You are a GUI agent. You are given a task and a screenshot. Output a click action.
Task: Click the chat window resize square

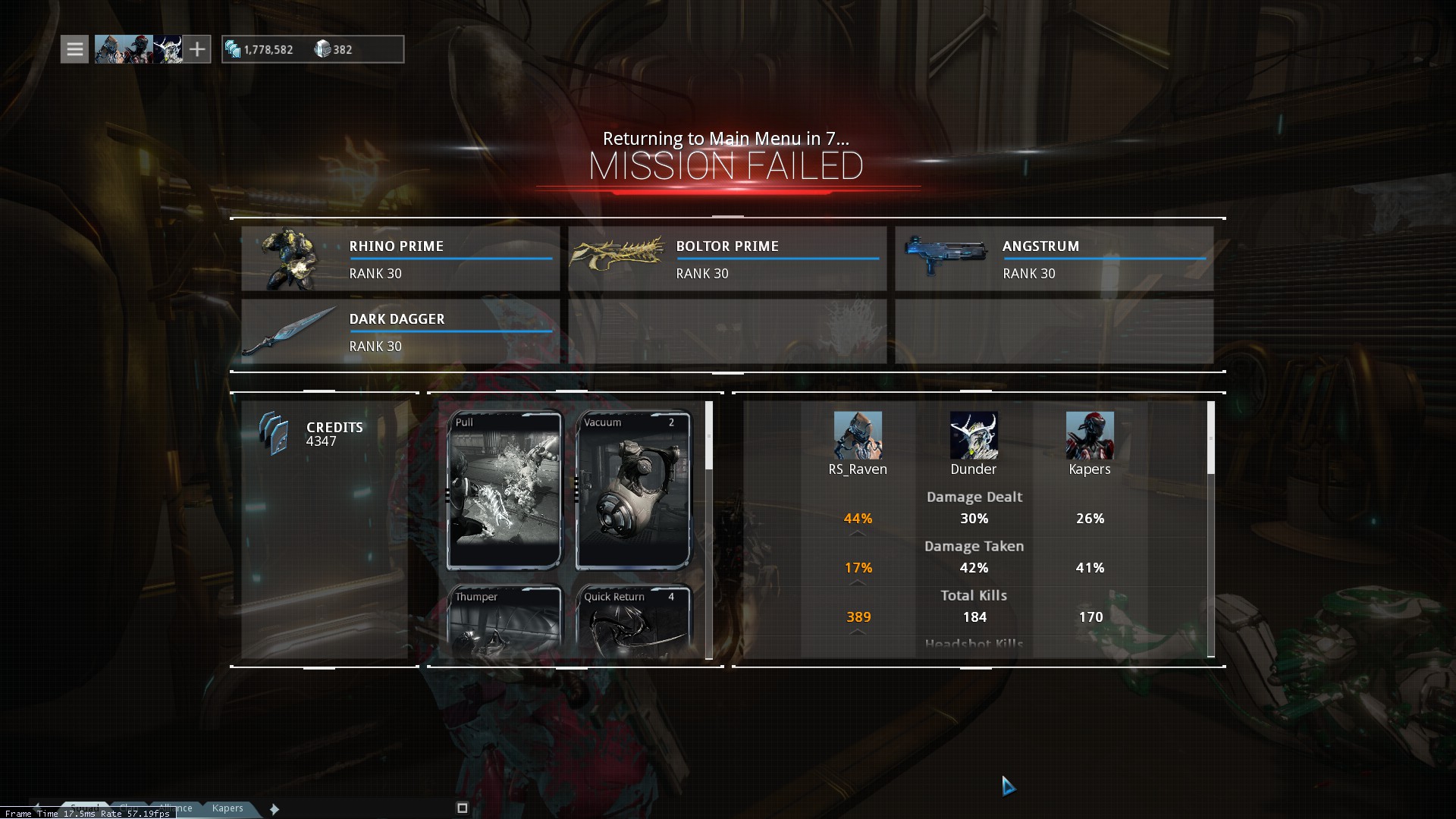point(463,808)
